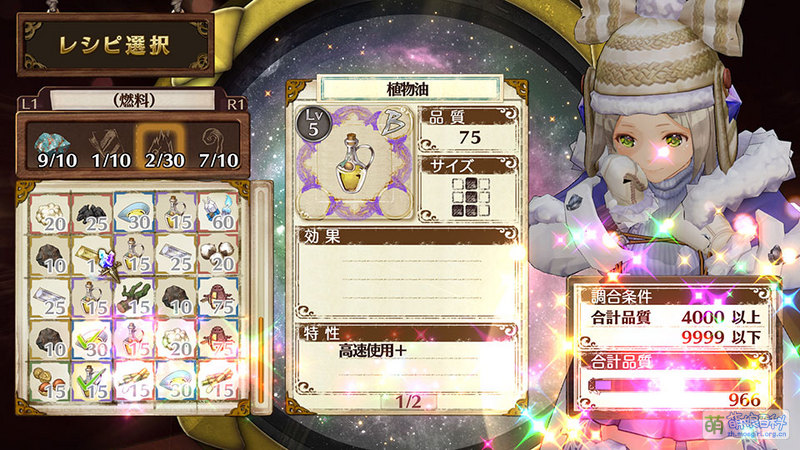
Task: Switch to the spiral shell ingredient category
Action: coord(219,144)
